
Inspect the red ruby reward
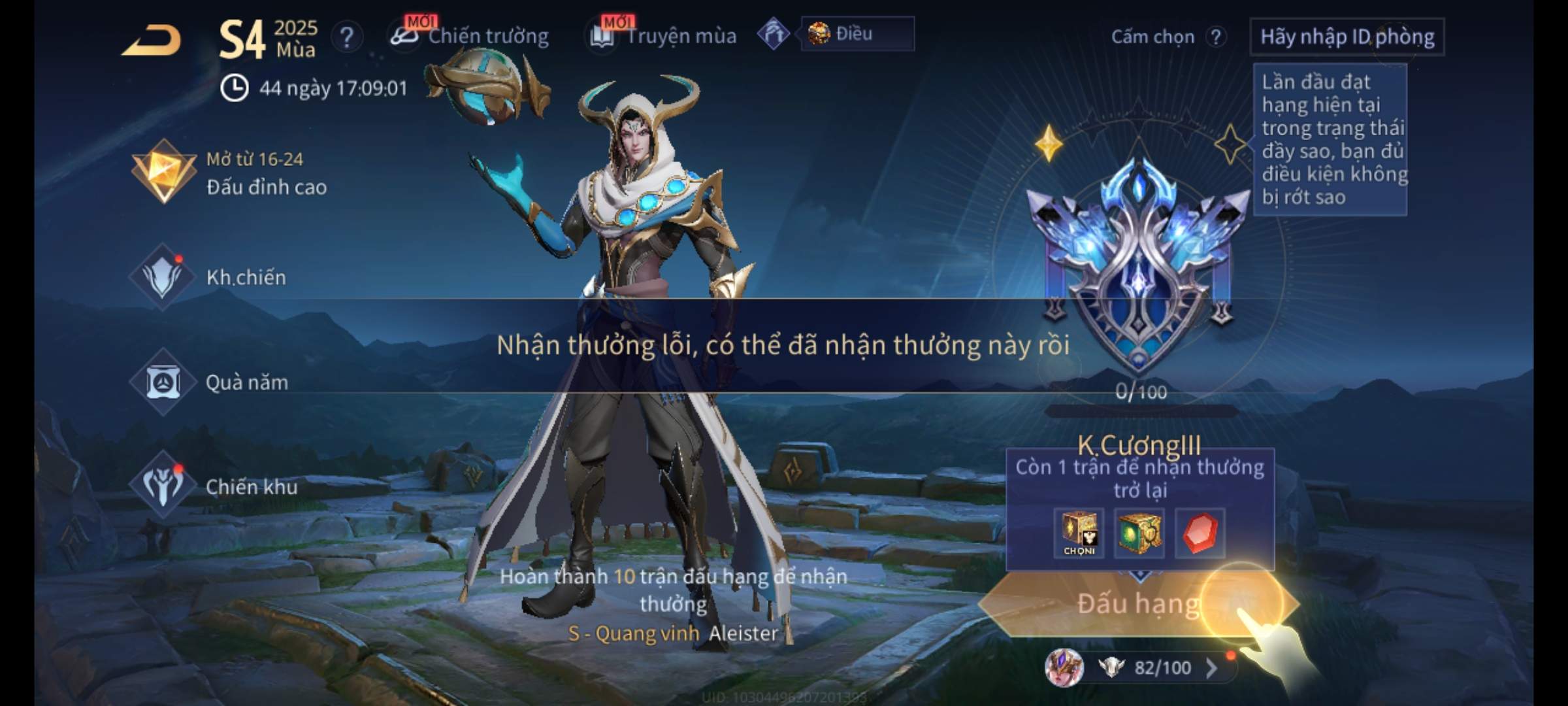[1200, 533]
